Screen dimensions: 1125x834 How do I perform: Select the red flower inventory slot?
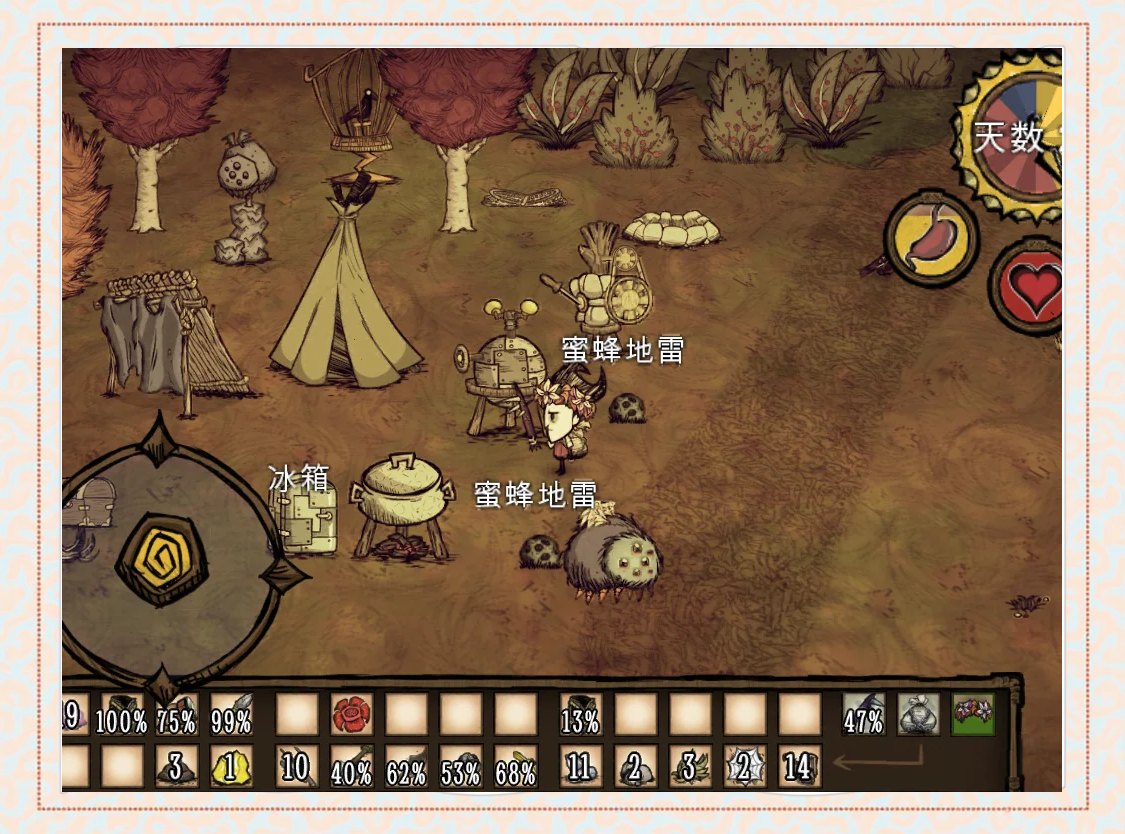coord(351,714)
